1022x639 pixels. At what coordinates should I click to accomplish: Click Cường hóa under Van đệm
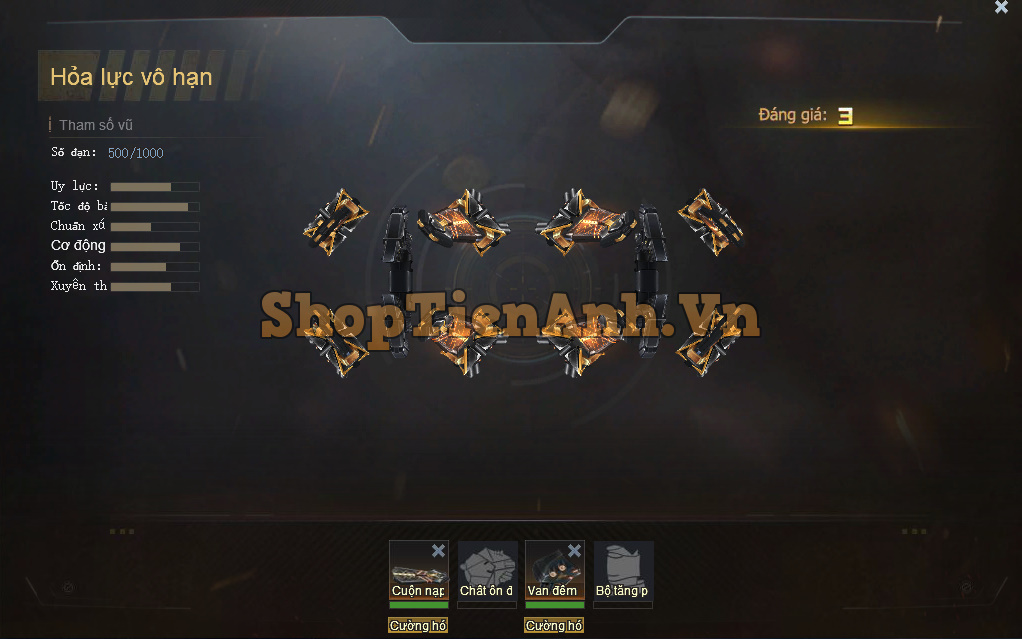point(554,626)
